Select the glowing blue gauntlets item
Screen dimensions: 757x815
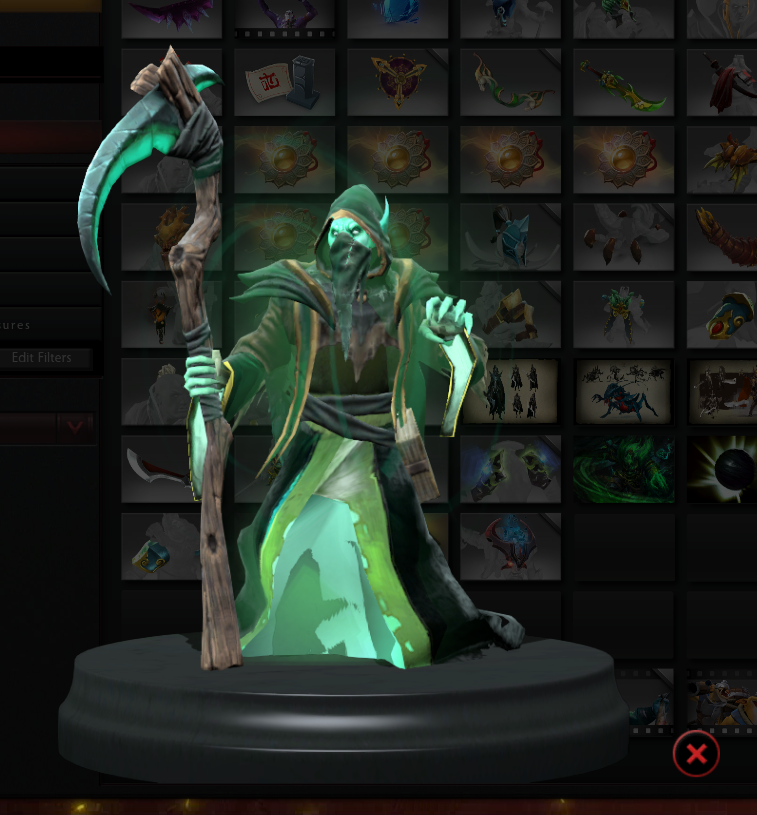510,468
